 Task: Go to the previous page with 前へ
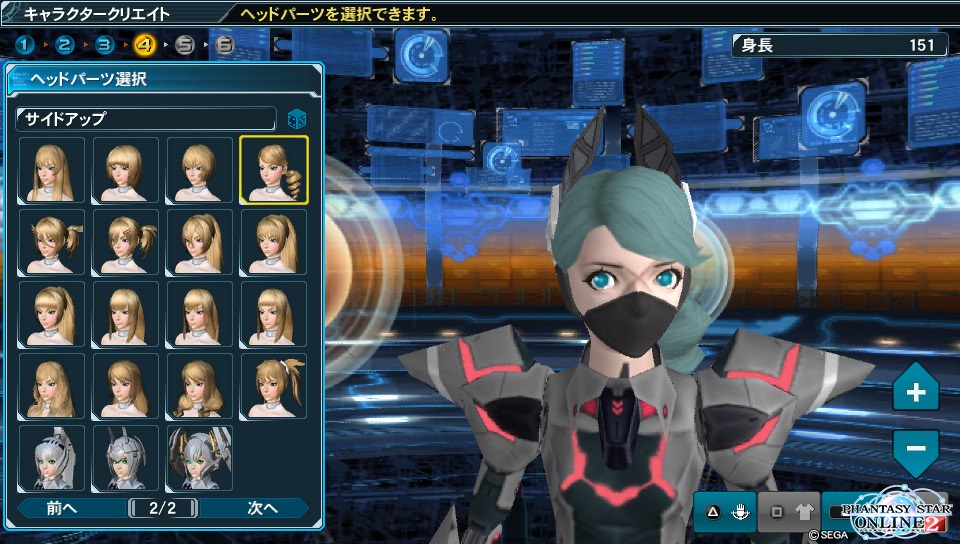[x=62, y=508]
